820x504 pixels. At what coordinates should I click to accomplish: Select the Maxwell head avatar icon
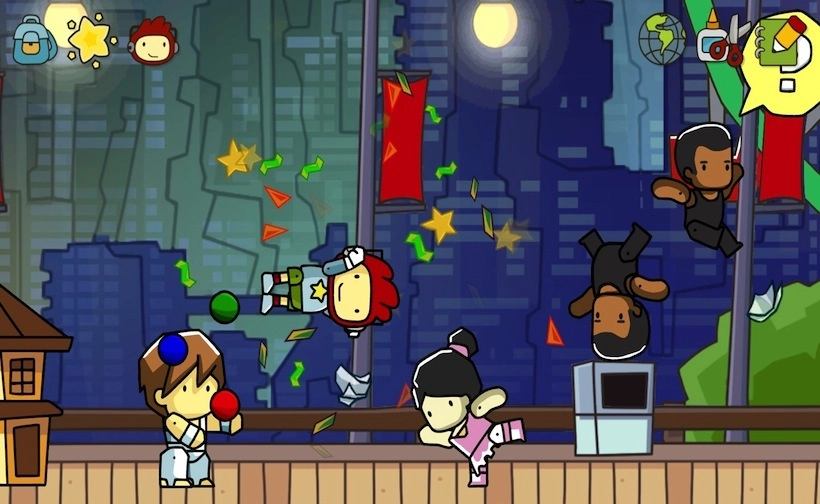coord(151,40)
